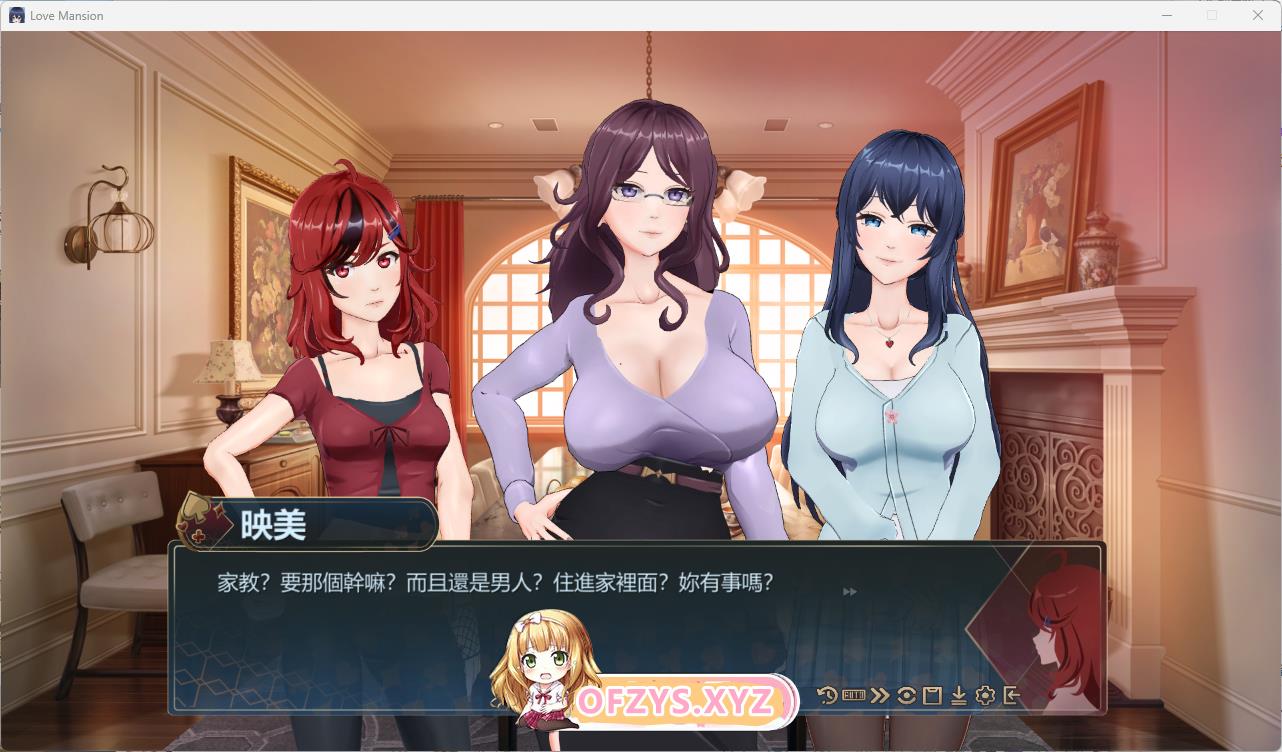Open the save game menu
1282x752 pixels.
932,695
